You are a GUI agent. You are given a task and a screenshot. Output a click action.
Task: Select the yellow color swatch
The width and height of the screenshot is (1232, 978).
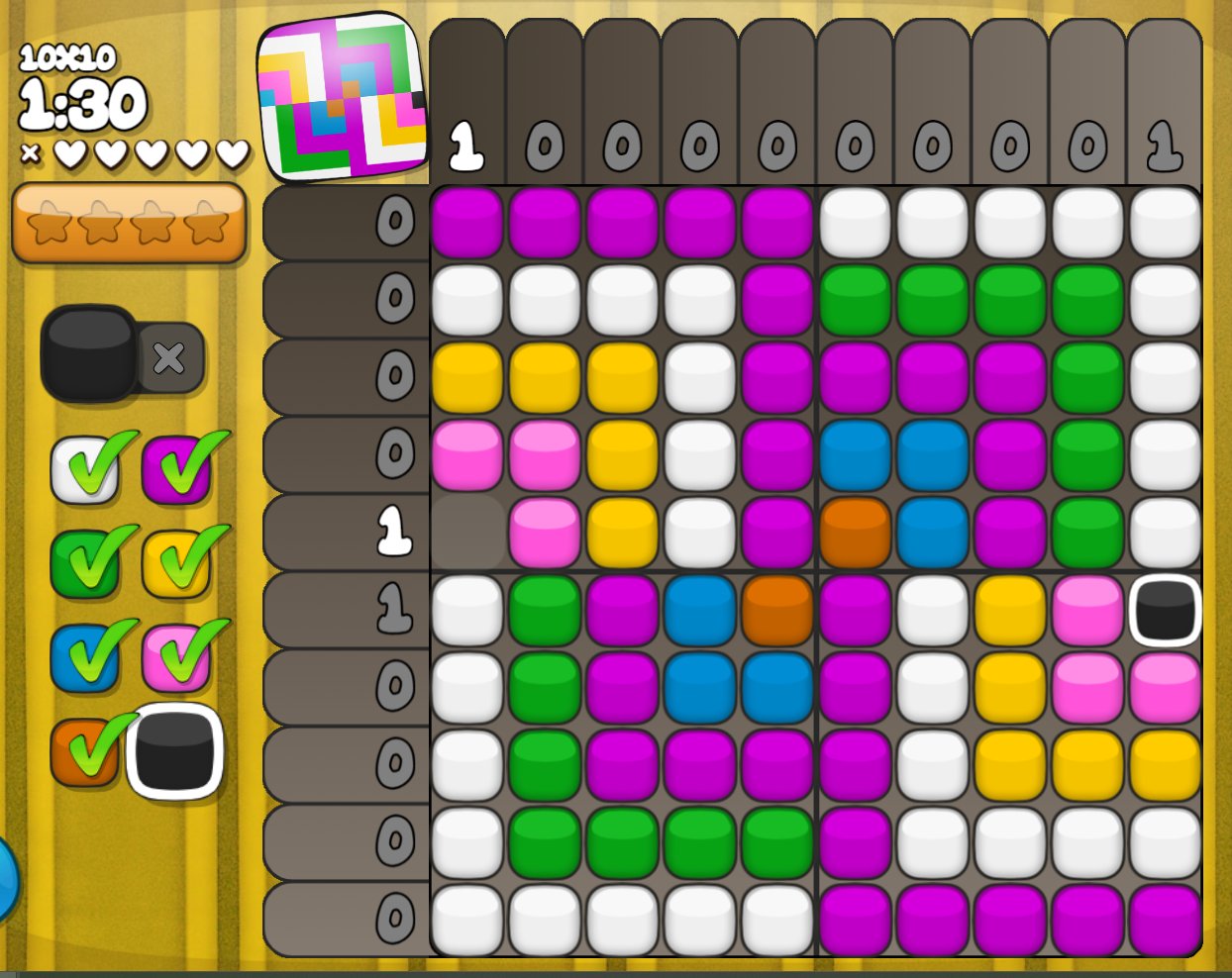pyautogui.click(x=176, y=564)
